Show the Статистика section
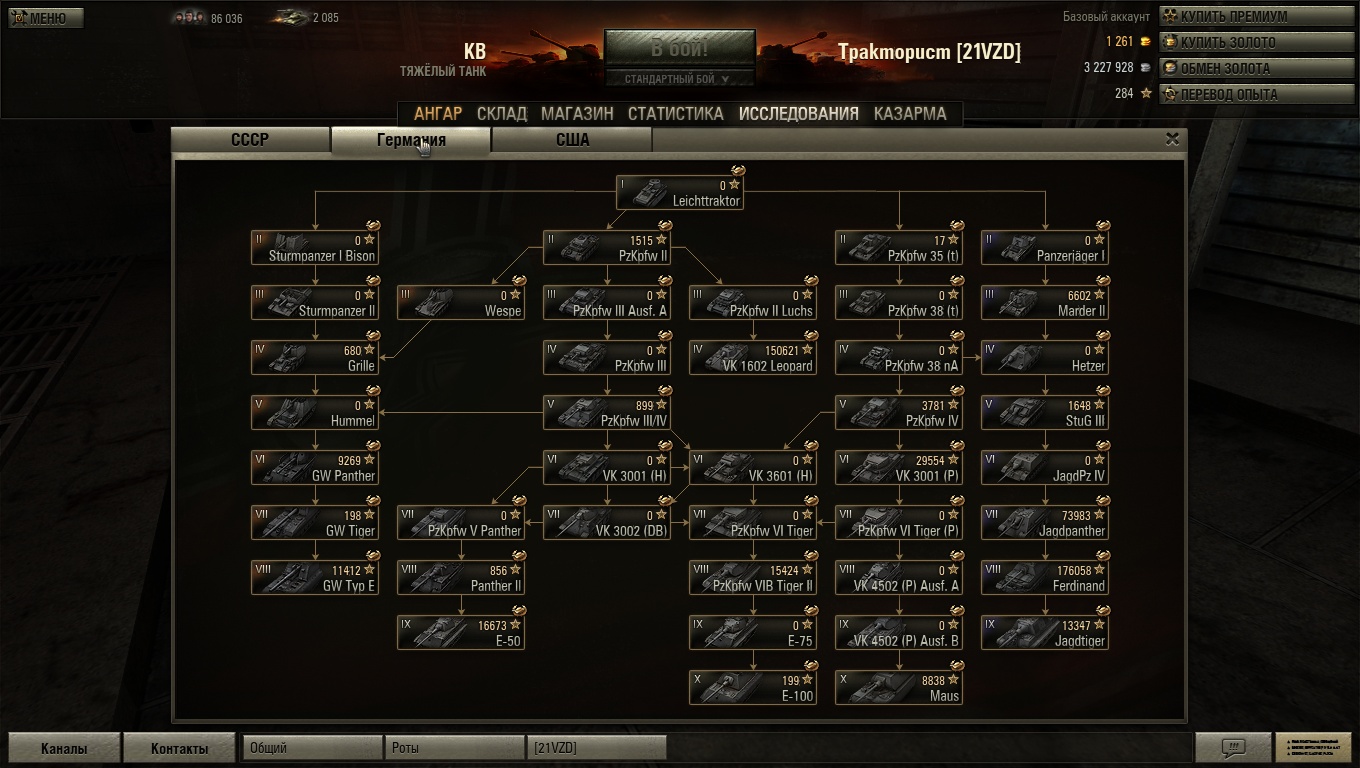Image resolution: width=1360 pixels, height=768 pixels. [675, 113]
